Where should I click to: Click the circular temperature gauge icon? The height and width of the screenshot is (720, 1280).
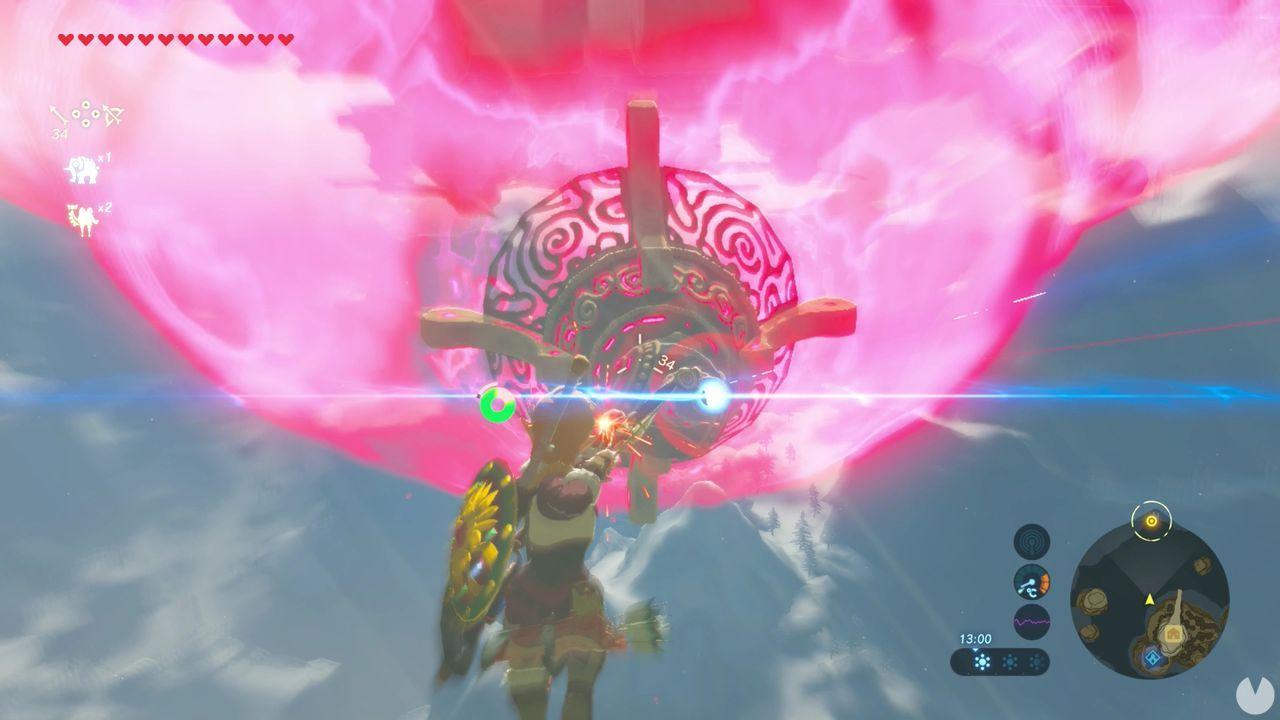point(1031,582)
